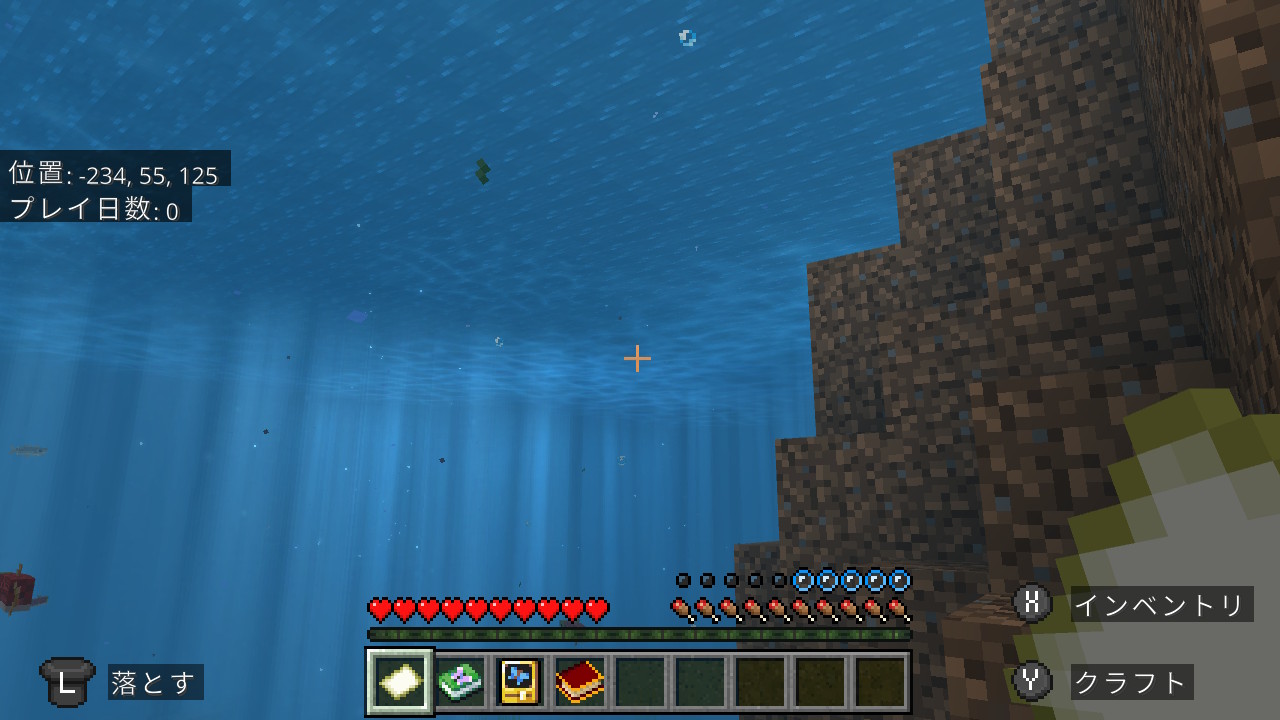Select the green book hotbar slot

click(x=460, y=682)
